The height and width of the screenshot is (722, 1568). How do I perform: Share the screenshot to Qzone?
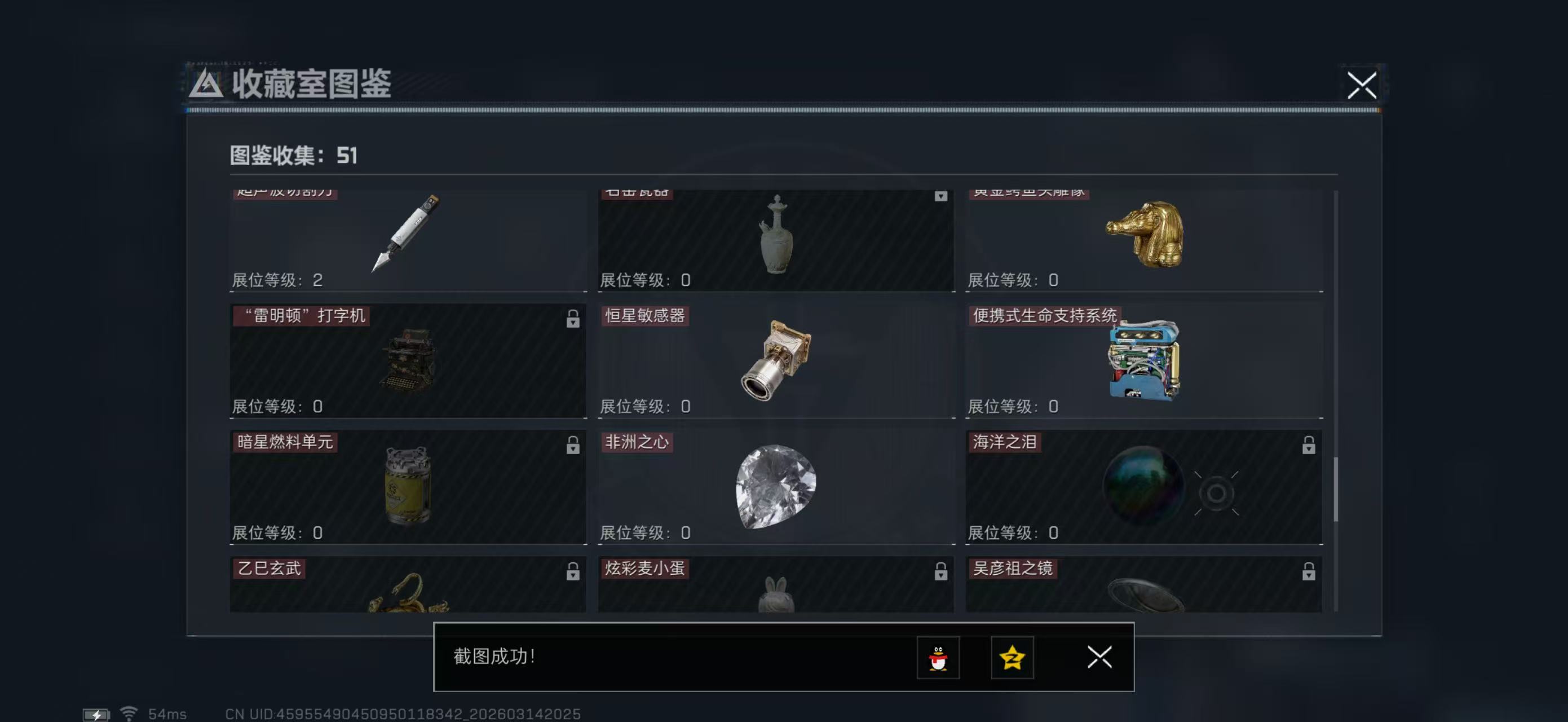pos(1014,658)
